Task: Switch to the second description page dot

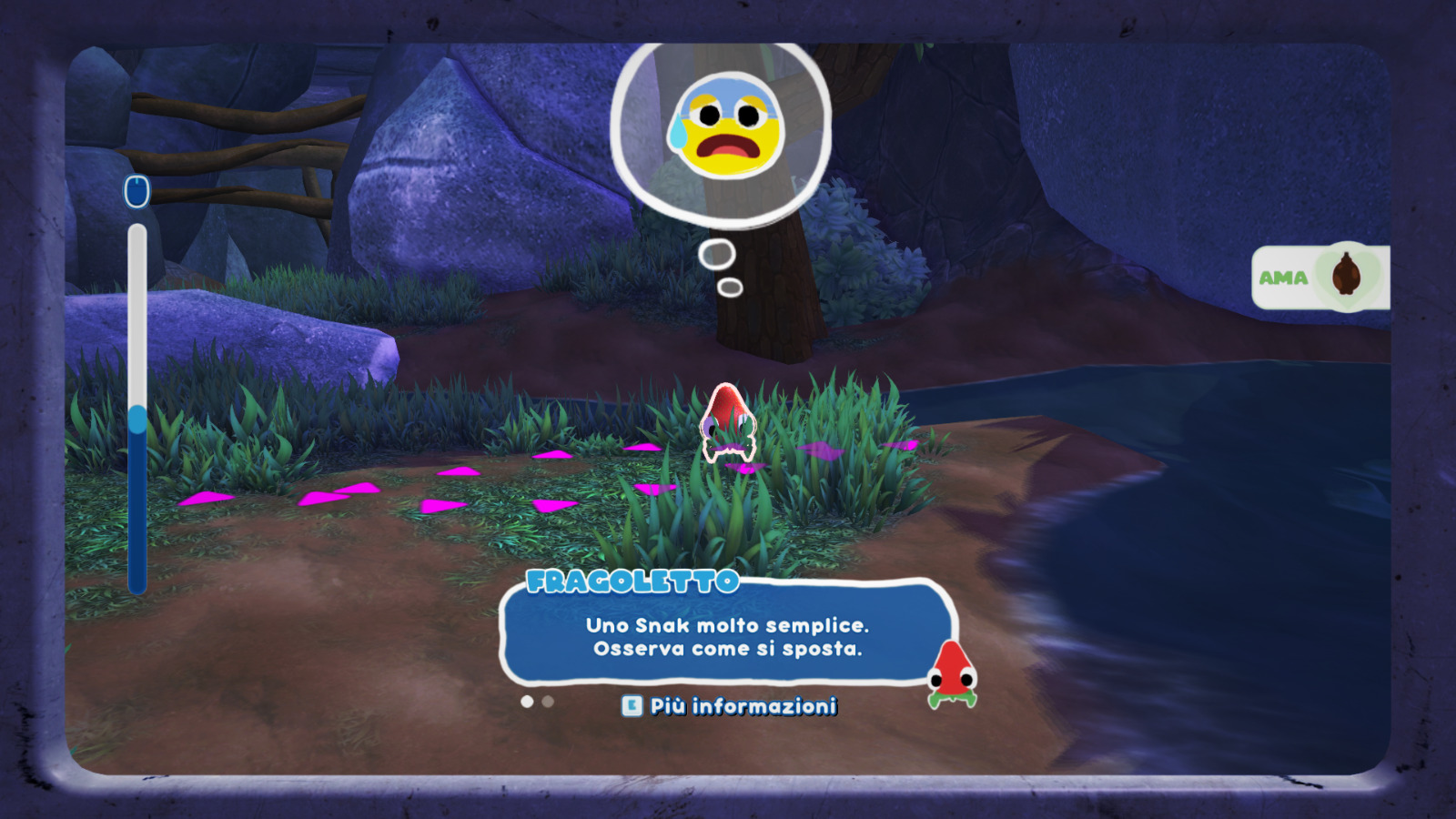Action: tap(548, 702)
